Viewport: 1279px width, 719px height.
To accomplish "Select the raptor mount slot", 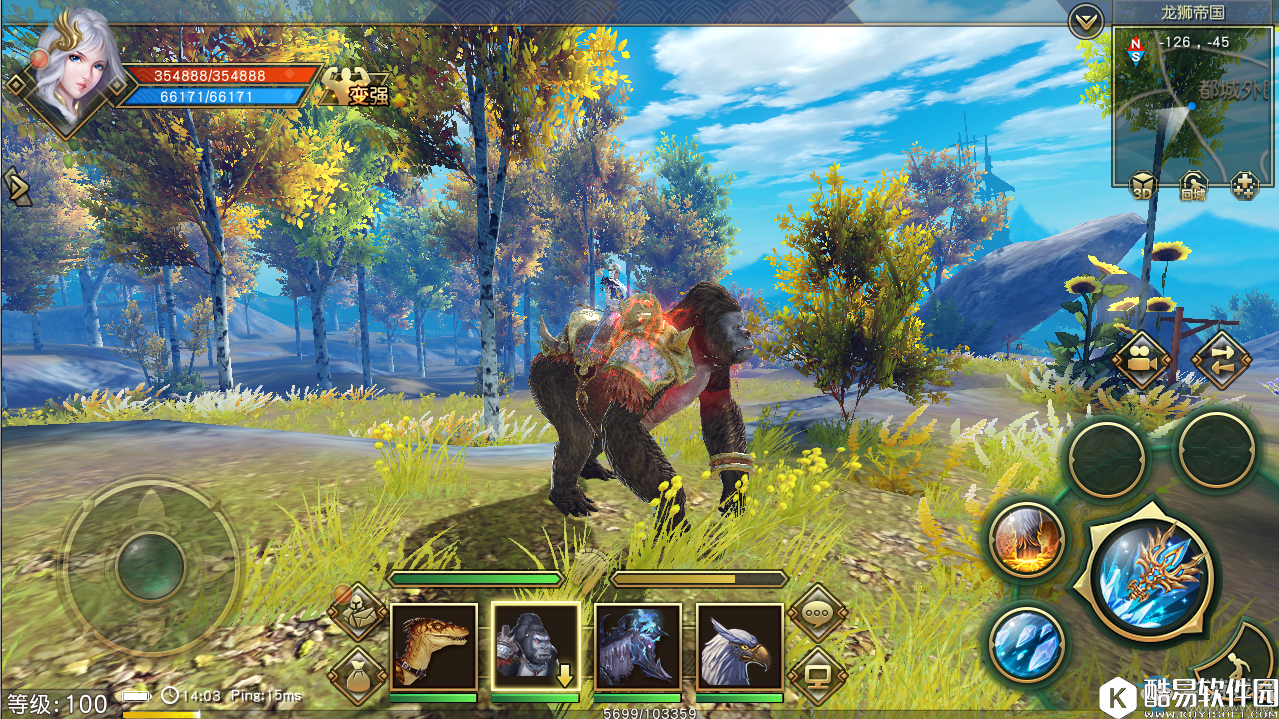I will point(434,646).
